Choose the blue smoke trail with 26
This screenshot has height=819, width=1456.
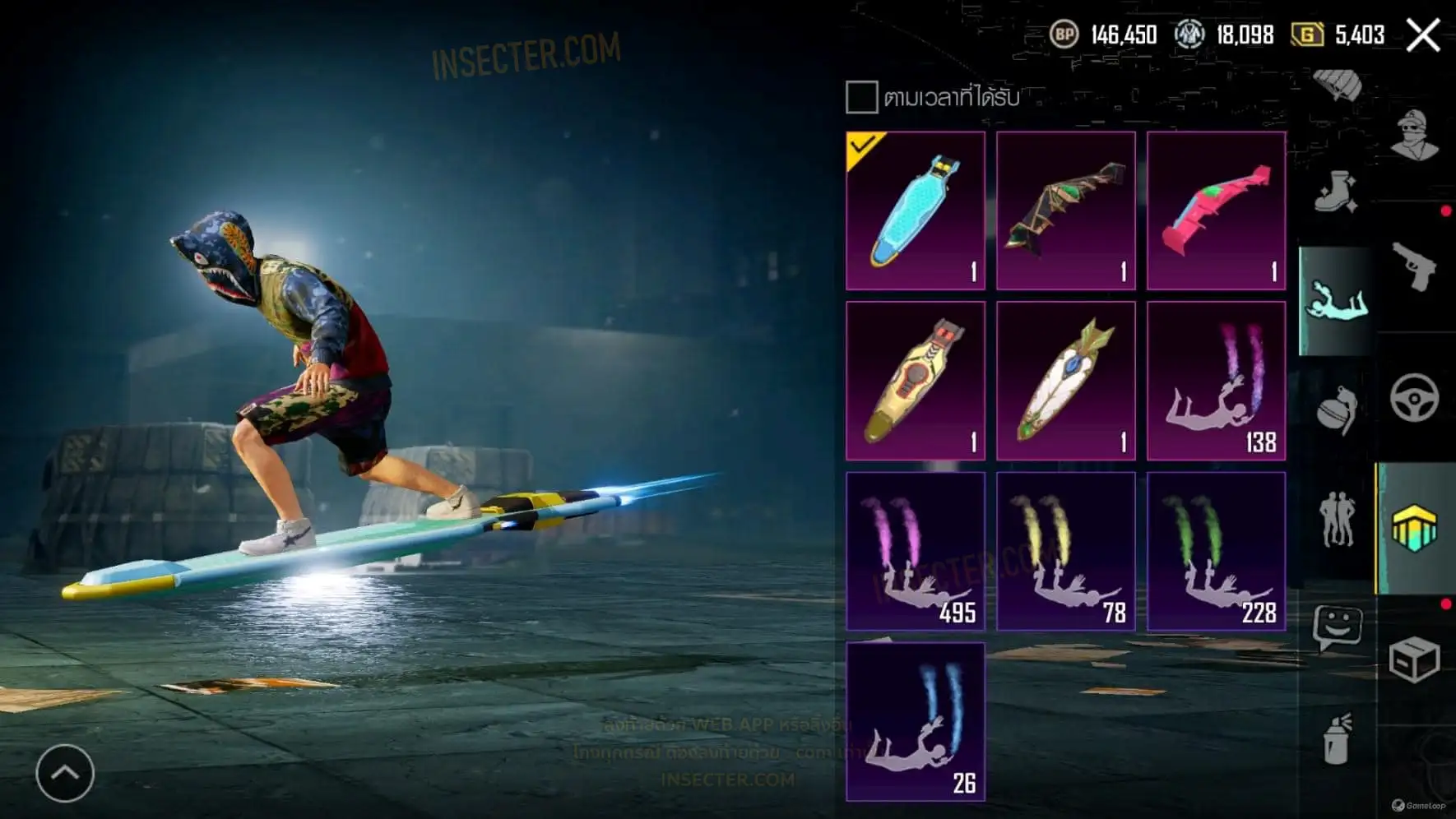(916, 721)
